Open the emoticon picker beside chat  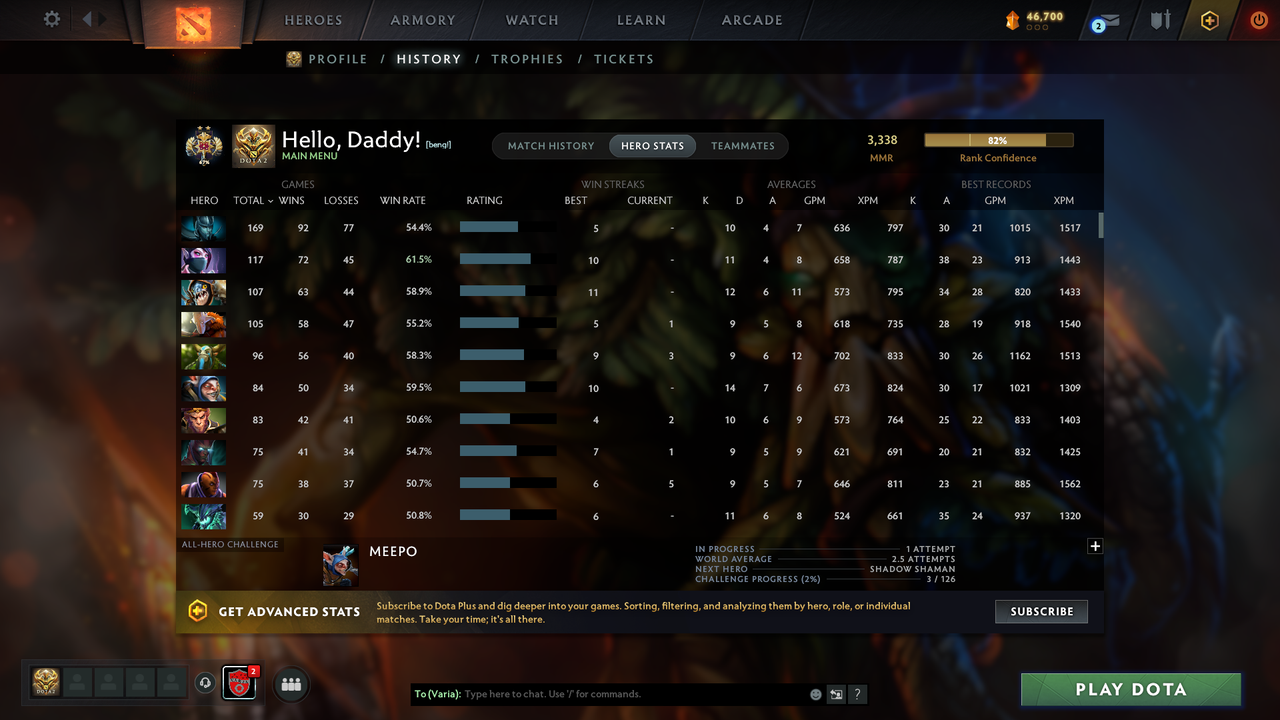[815, 693]
